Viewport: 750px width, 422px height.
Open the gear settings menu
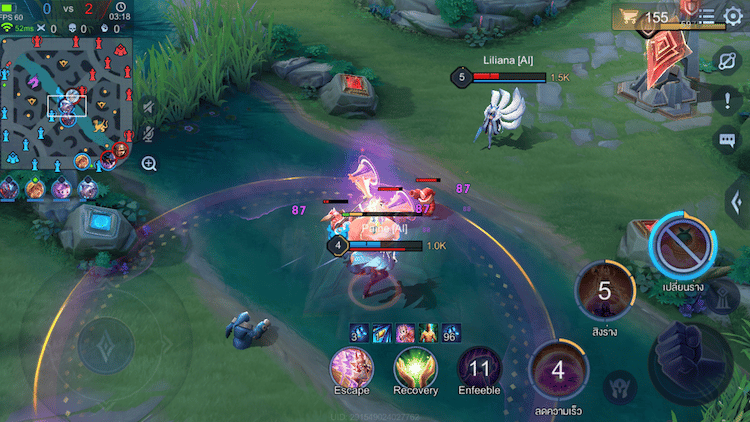point(734,16)
